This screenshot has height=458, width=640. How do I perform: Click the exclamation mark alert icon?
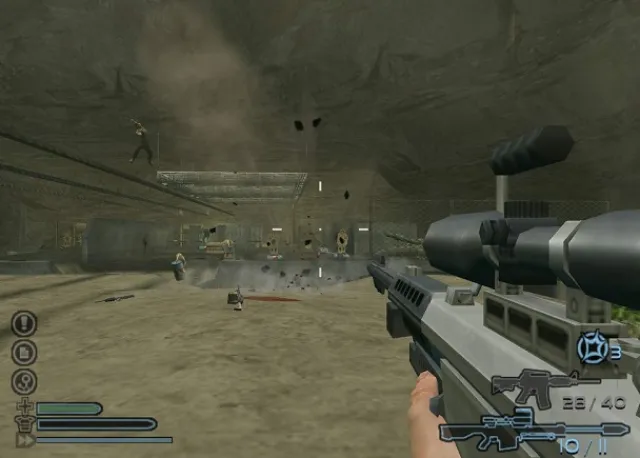(x=25, y=323)
